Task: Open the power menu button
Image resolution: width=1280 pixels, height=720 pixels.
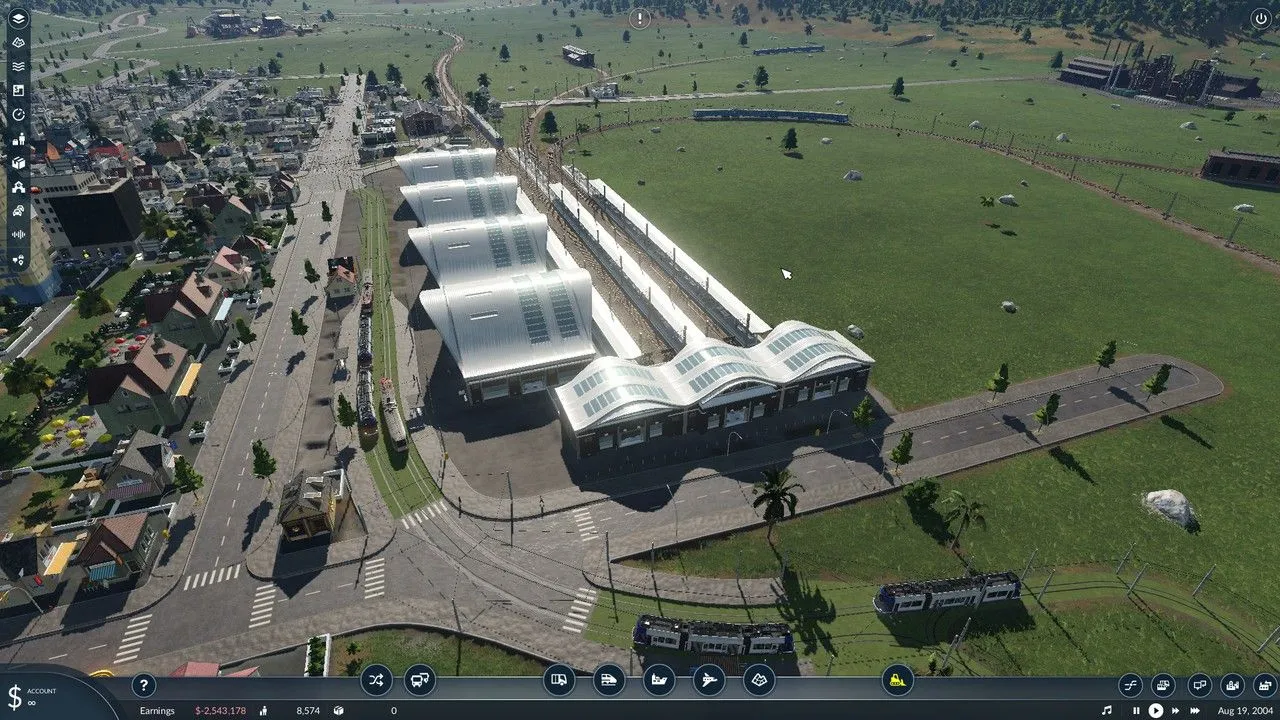Action: (x=1260, y=18)
